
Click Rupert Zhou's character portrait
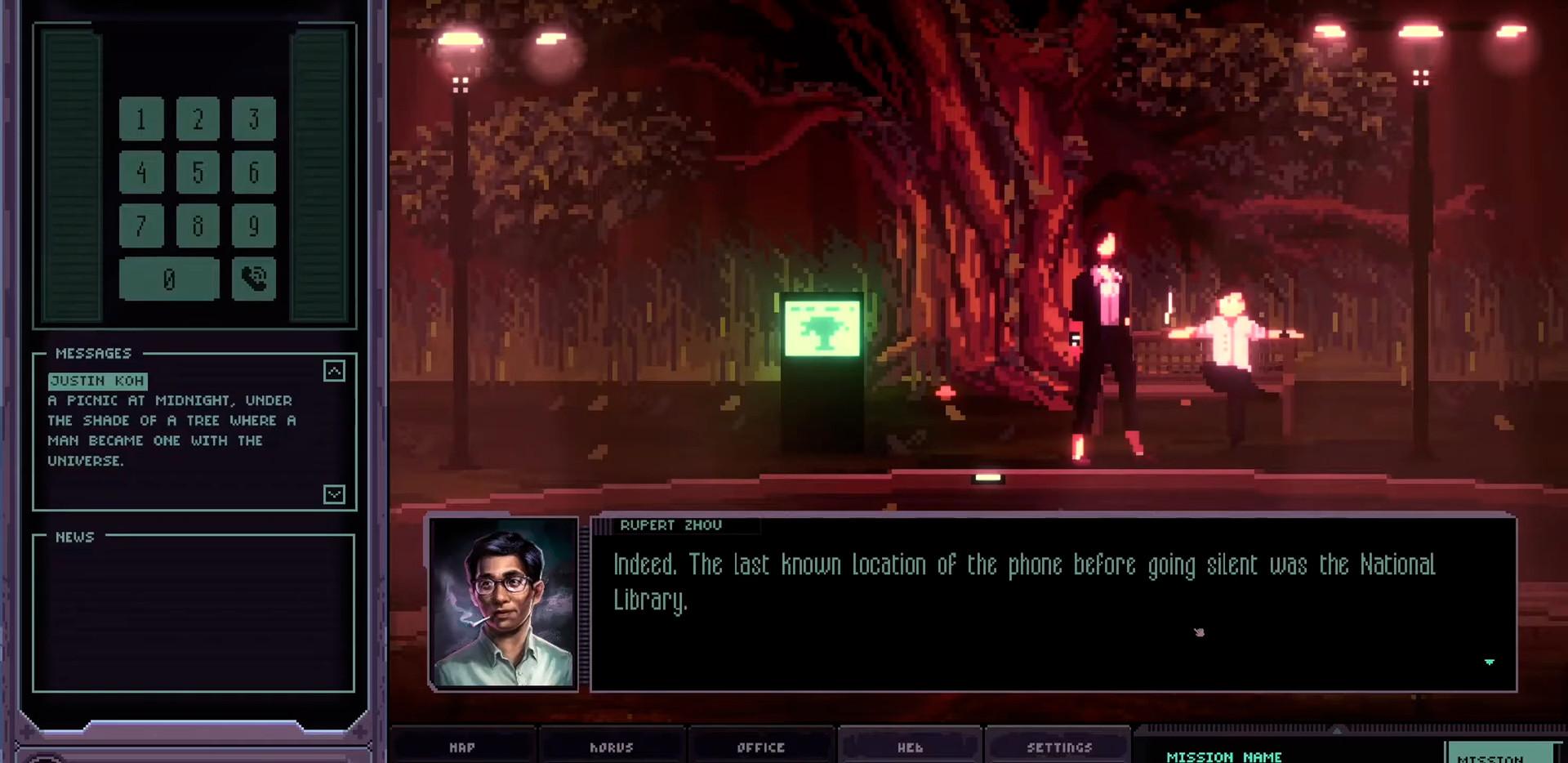click(x=504, y=605)
